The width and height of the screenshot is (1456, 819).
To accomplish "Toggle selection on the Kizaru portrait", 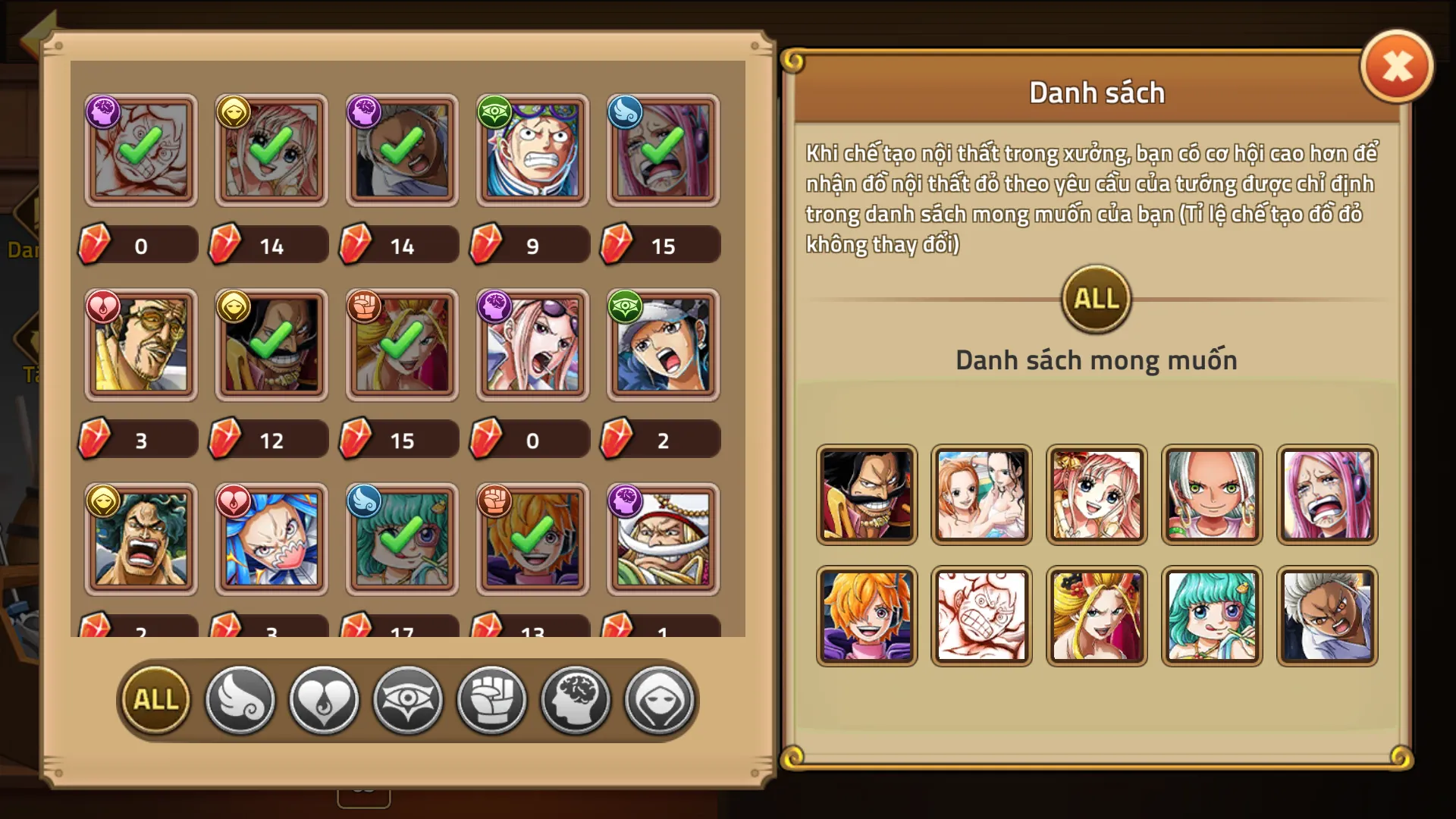I will pos(140,346).
